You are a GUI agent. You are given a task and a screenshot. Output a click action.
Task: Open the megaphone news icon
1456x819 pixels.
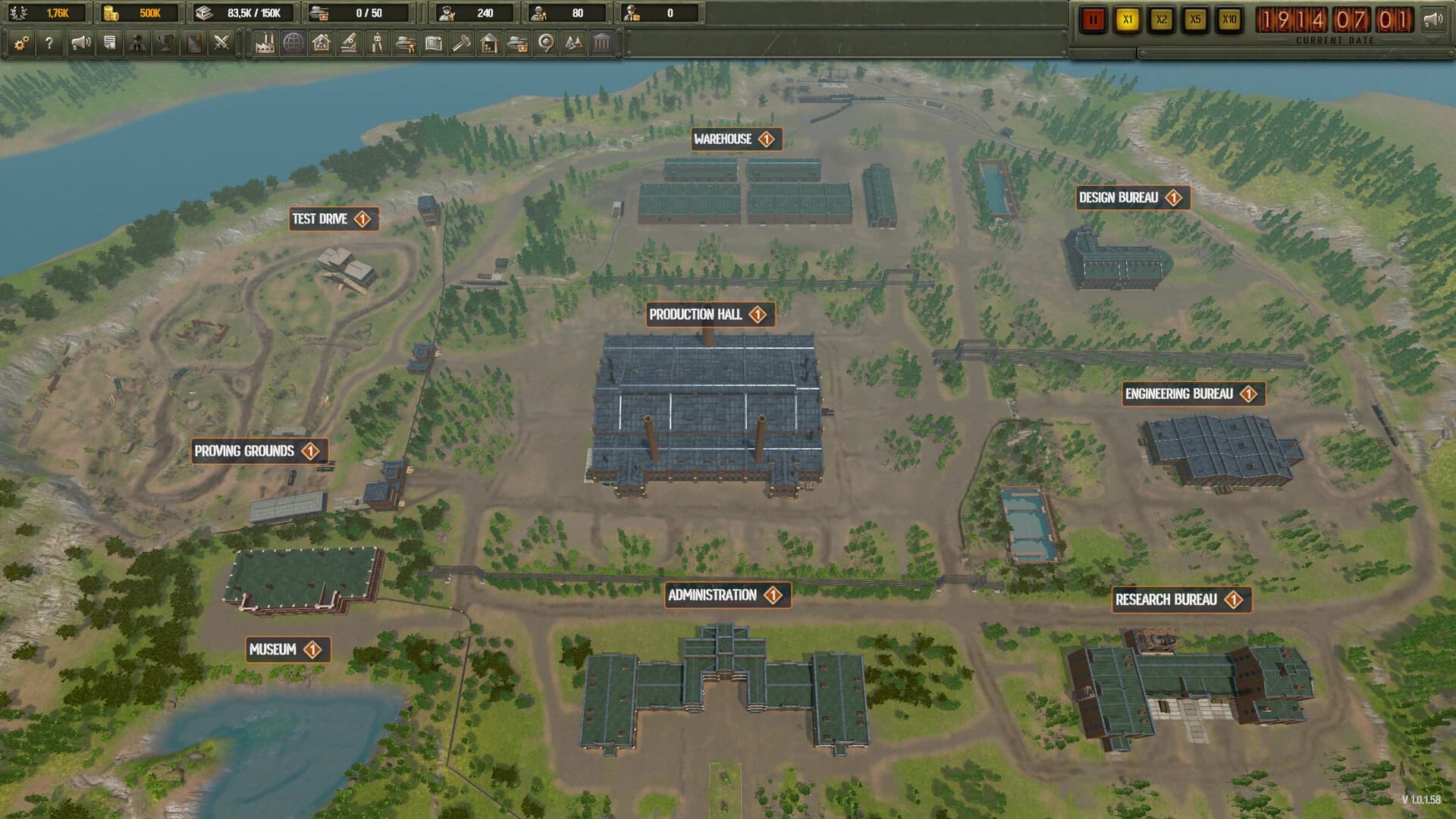coord(80,43)
